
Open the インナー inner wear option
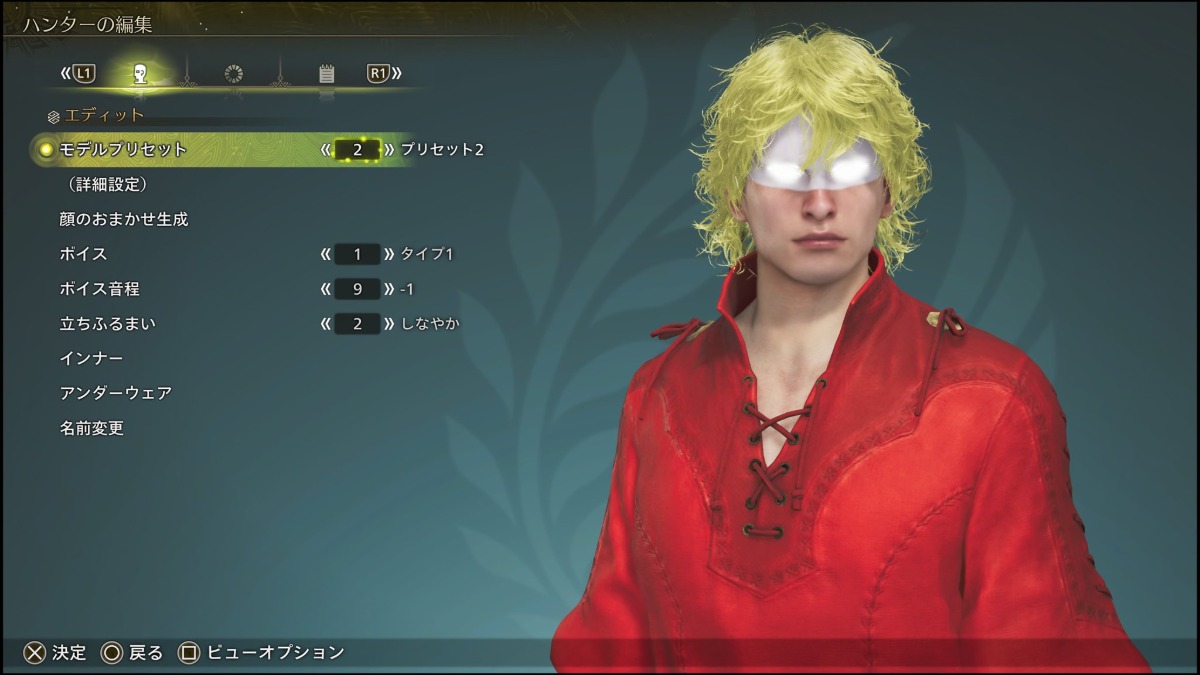(x=91, y=358)
